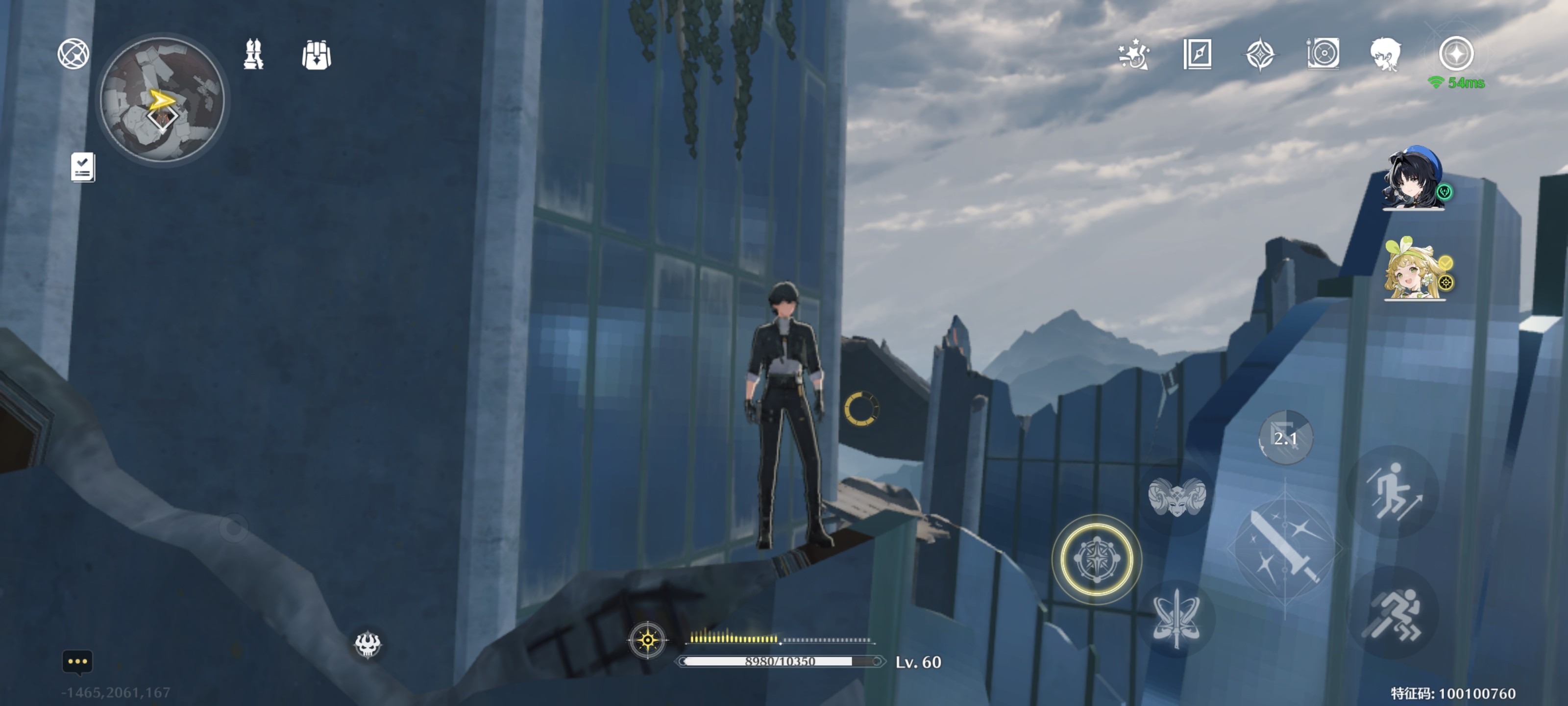Open the round star main menu icon
Viewport: 1568px width, 706px height.
tap(1456, 53)
